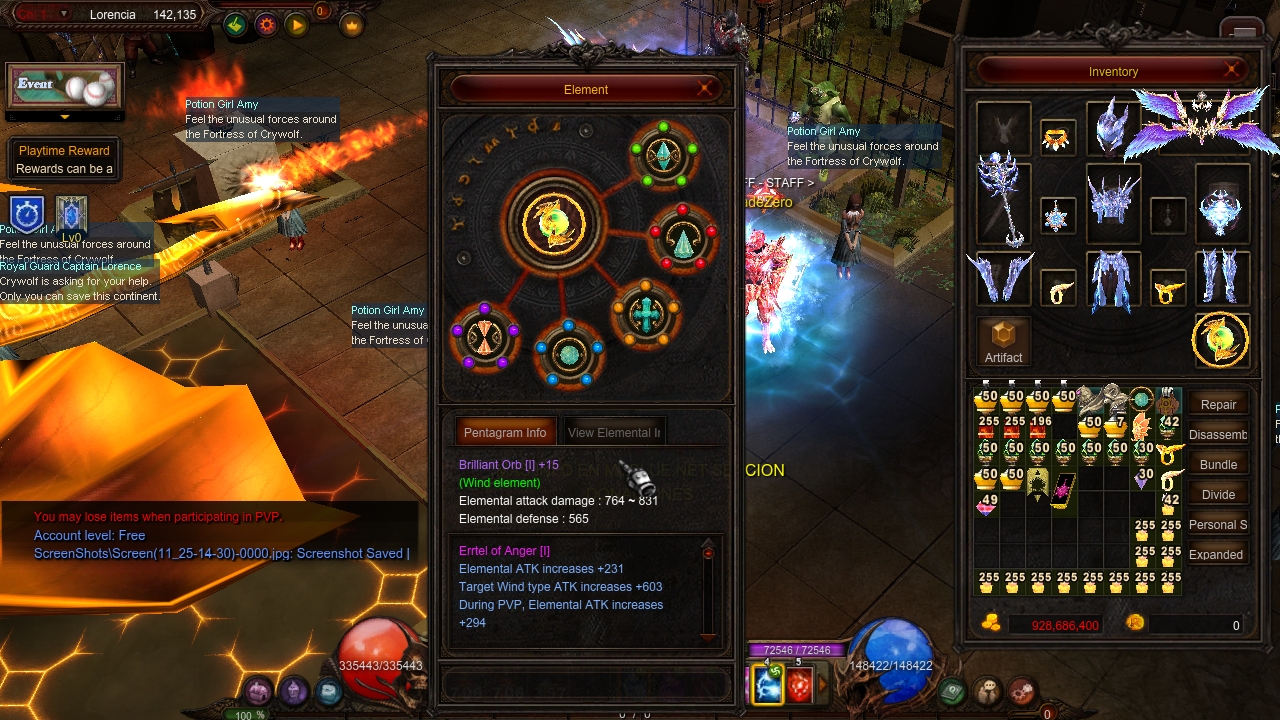This screenshot has width=1280, height=720.
Task: Select the blue-gem errtel socket
Action: [x=568, y=353]
